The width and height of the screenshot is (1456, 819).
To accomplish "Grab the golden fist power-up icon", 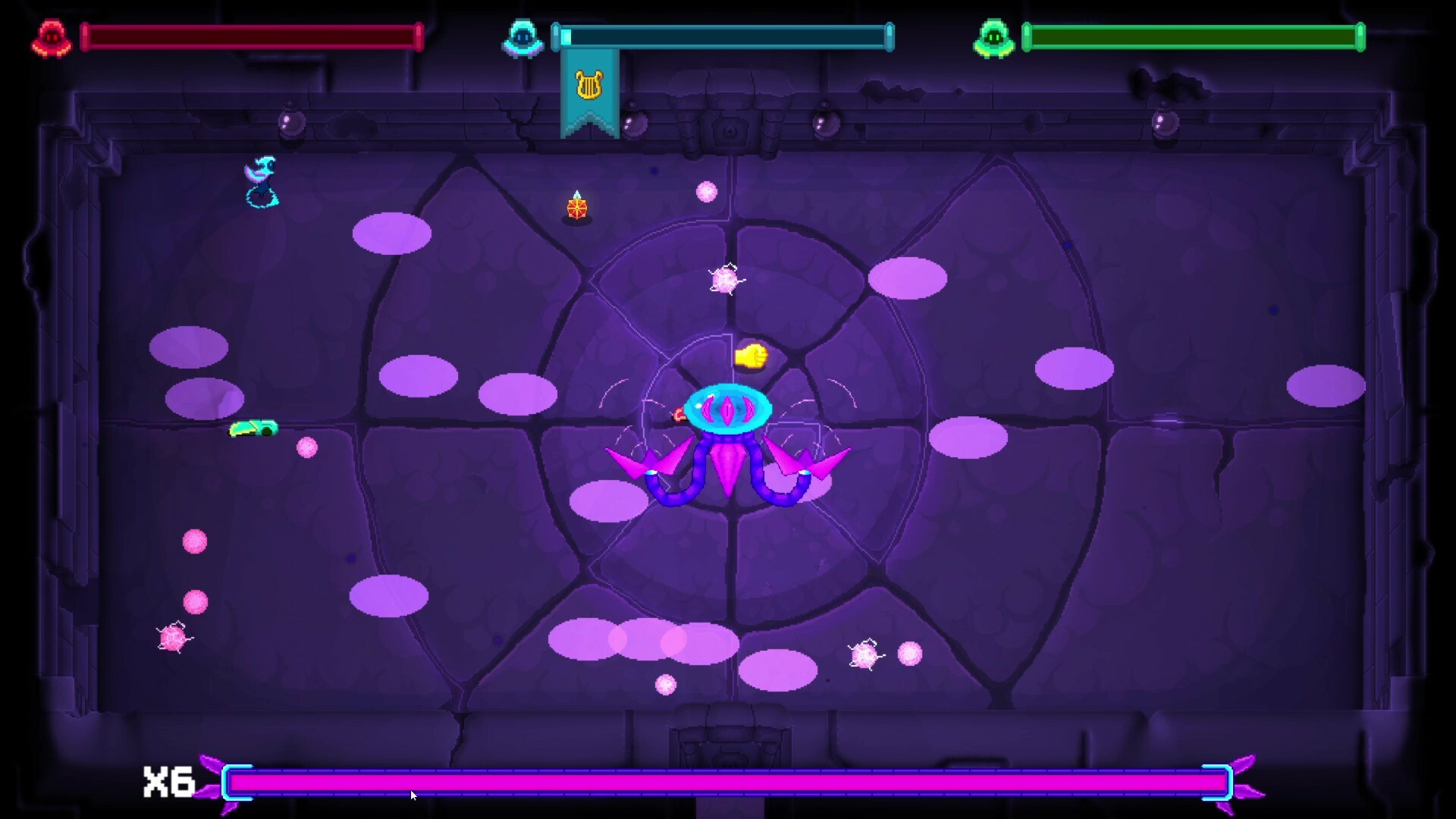I will (749, 355).
